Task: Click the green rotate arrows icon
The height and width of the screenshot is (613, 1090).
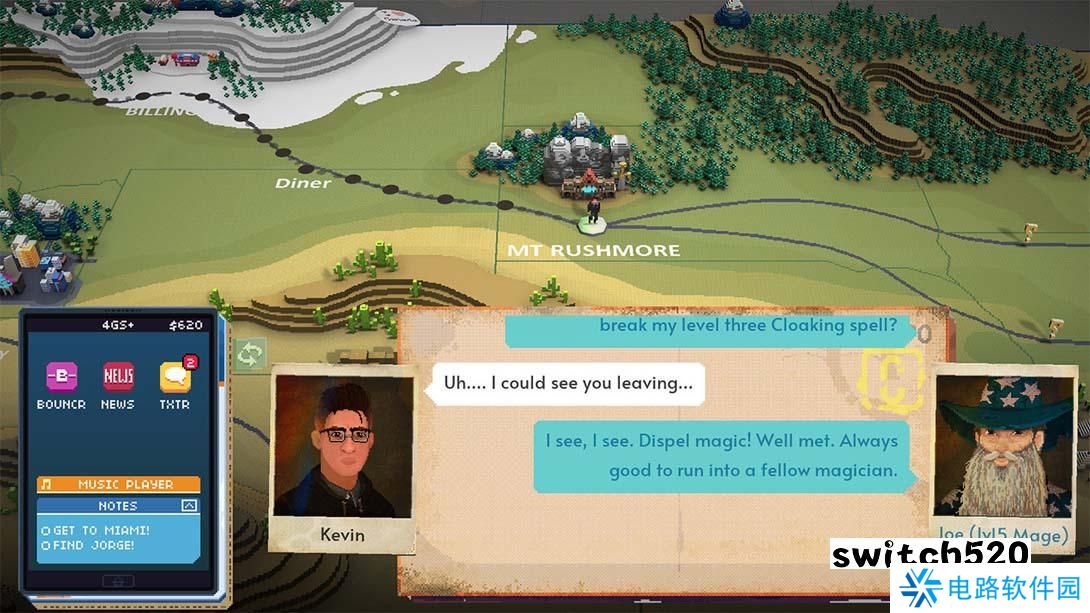Action: [x=249, y=353]
